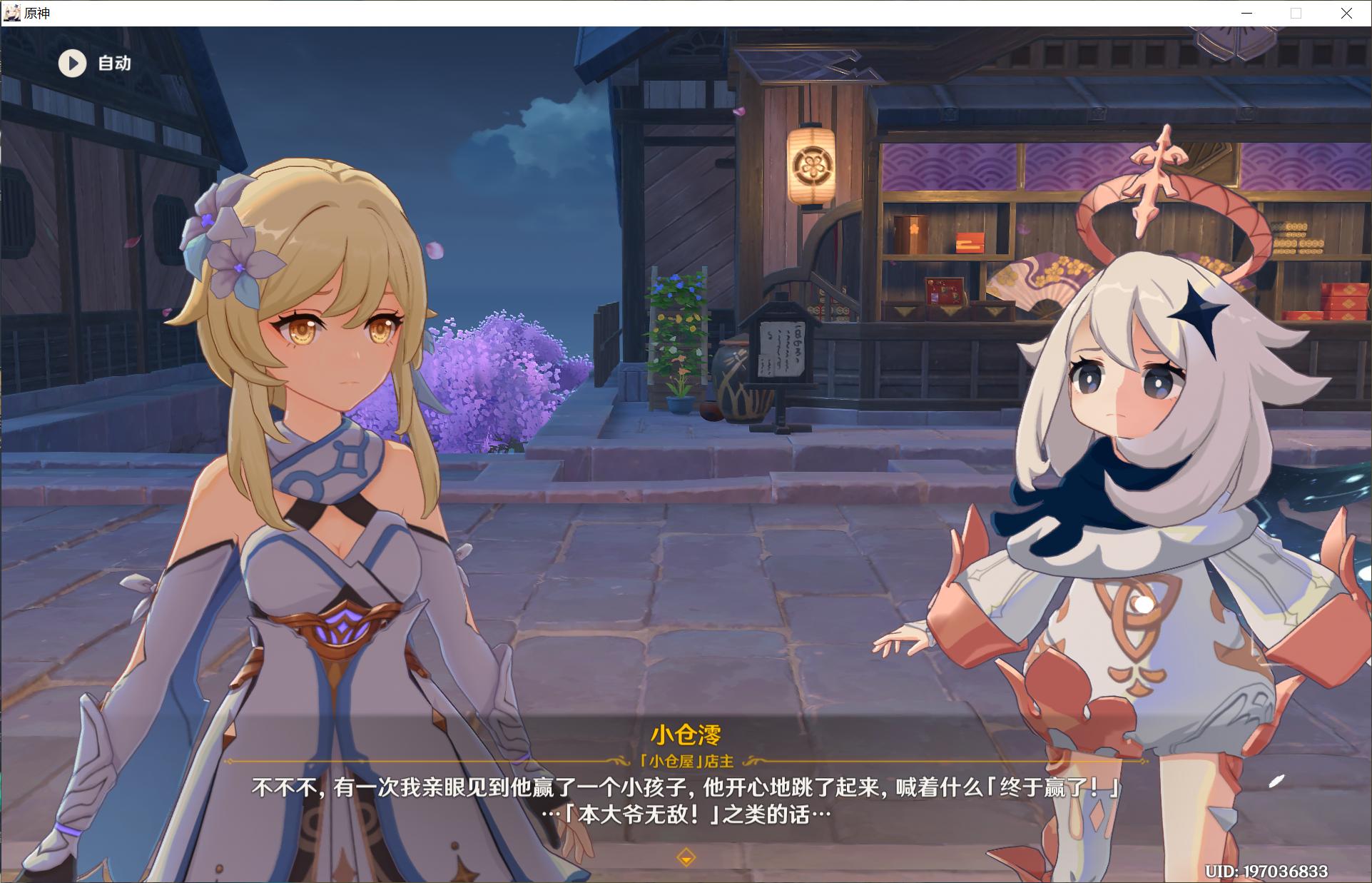Click the auto-play icon in the top-left corner
Screen dimensions: 1372x883
[71, 64]
